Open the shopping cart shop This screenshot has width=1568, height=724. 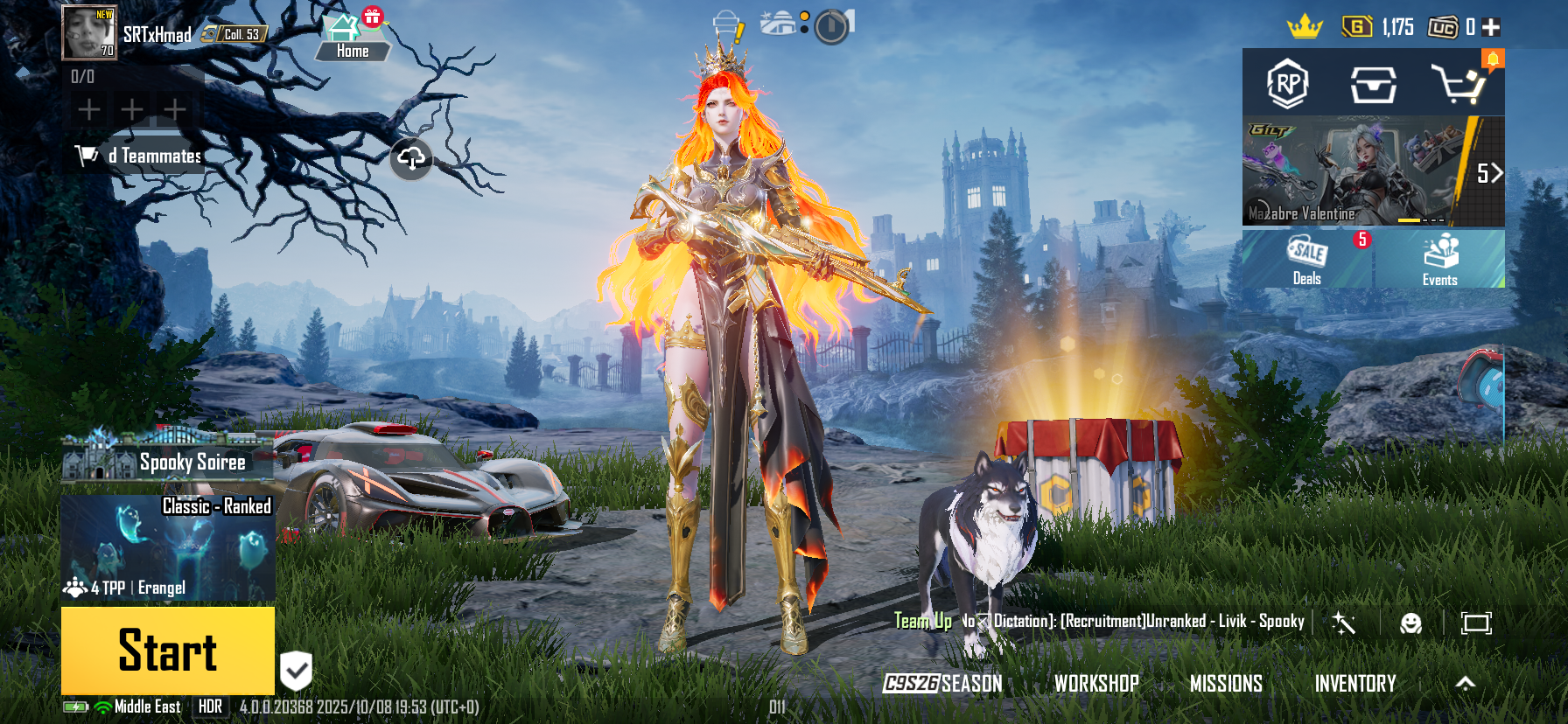coord(1458,84)
